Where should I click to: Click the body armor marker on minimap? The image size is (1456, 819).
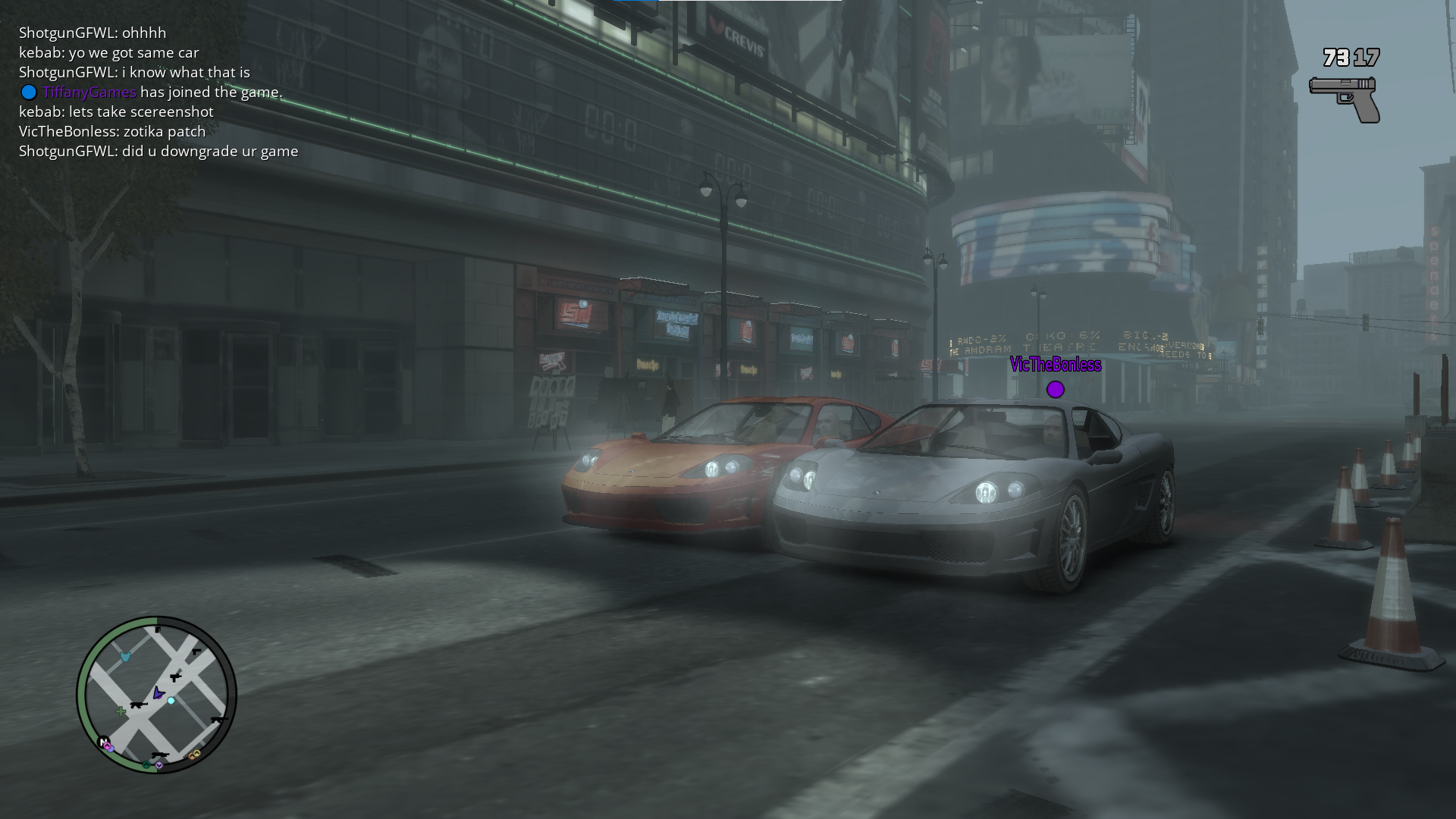(126, 657)
